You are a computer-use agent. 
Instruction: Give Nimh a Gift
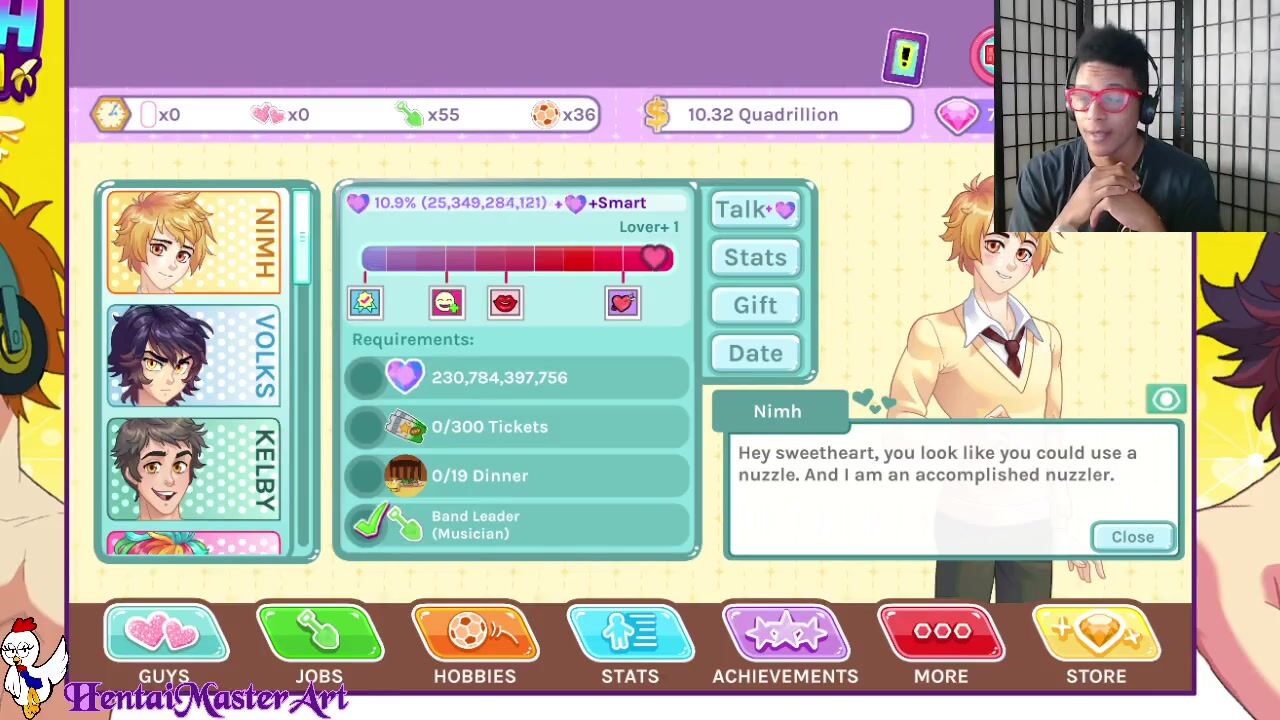tap(755, 305)
